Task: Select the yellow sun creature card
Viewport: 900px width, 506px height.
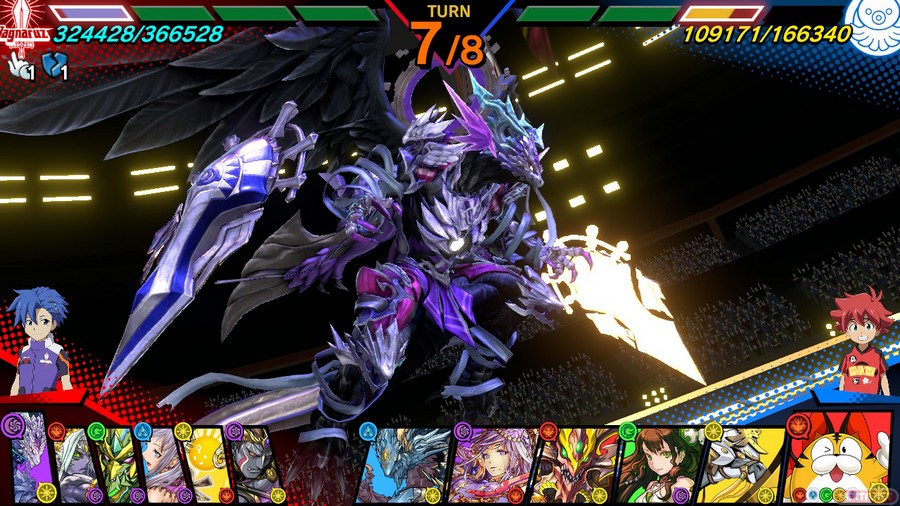Action: pyautogui.click(x=206, y=464)
